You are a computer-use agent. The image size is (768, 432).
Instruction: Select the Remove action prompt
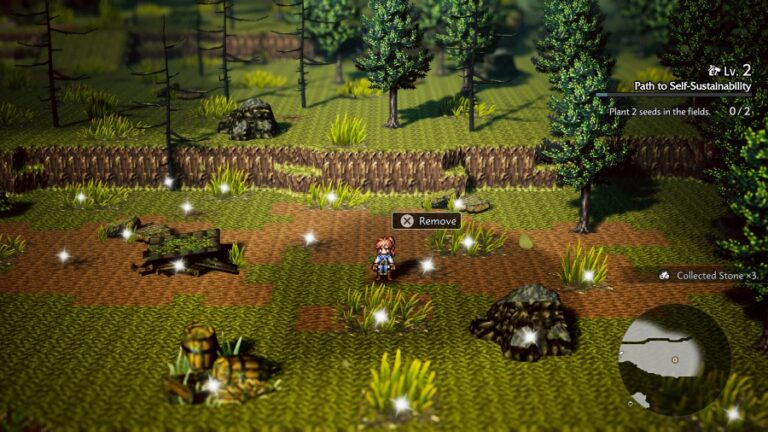[x=427, y=221]
